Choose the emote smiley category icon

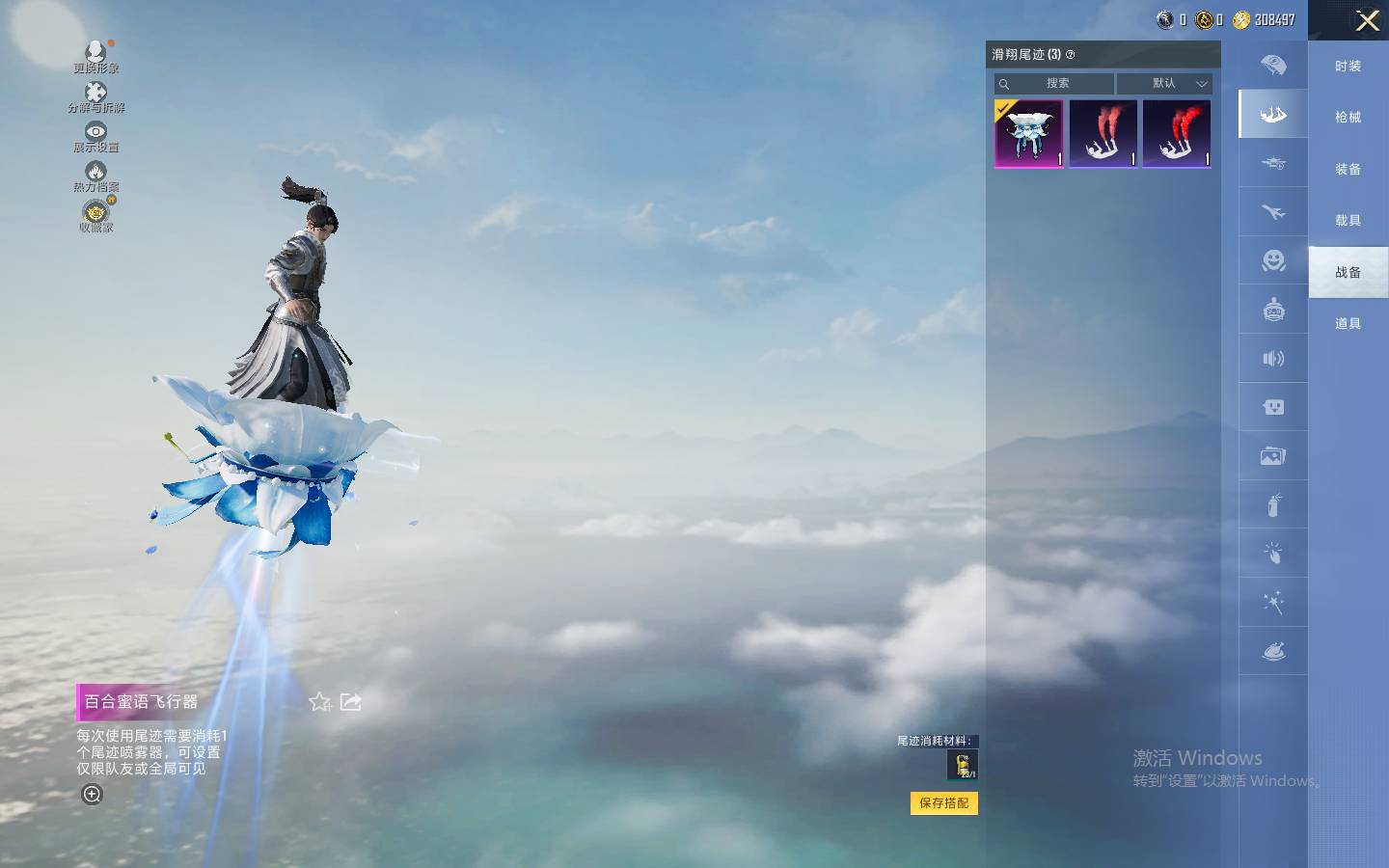tap(1273, 260)
